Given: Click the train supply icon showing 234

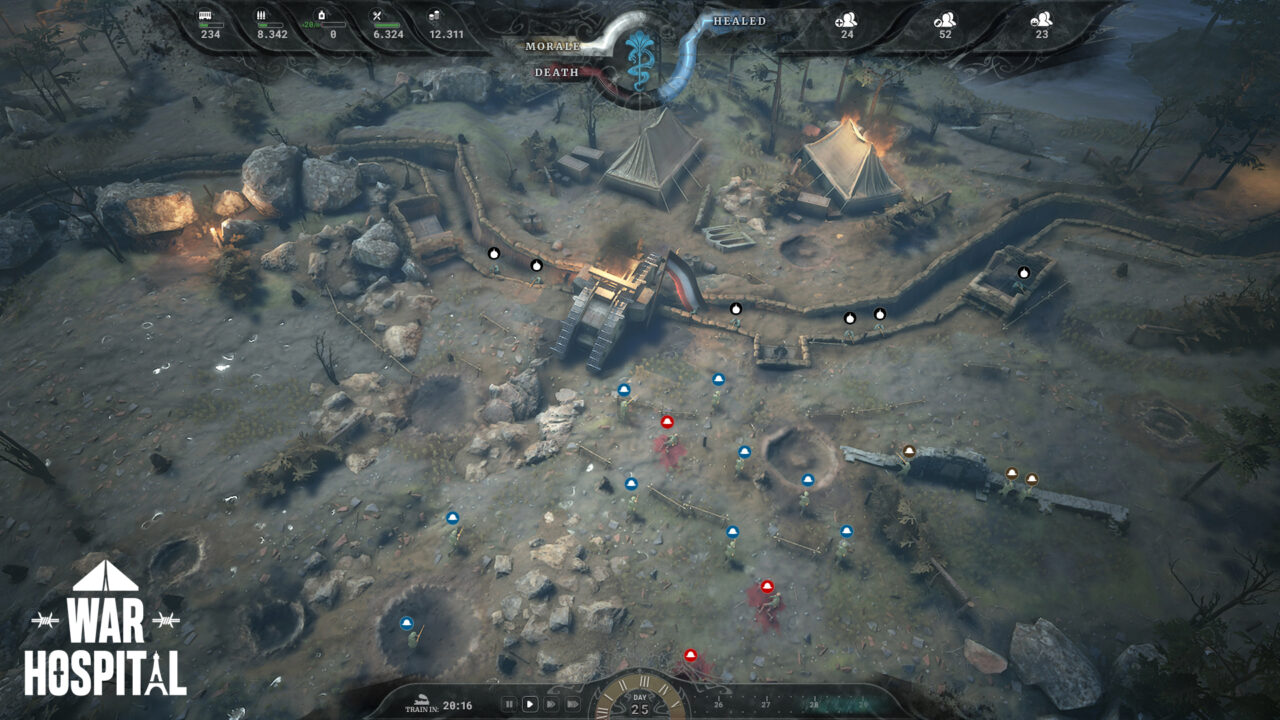Looking at the screenshot, I should click(207, 14).
